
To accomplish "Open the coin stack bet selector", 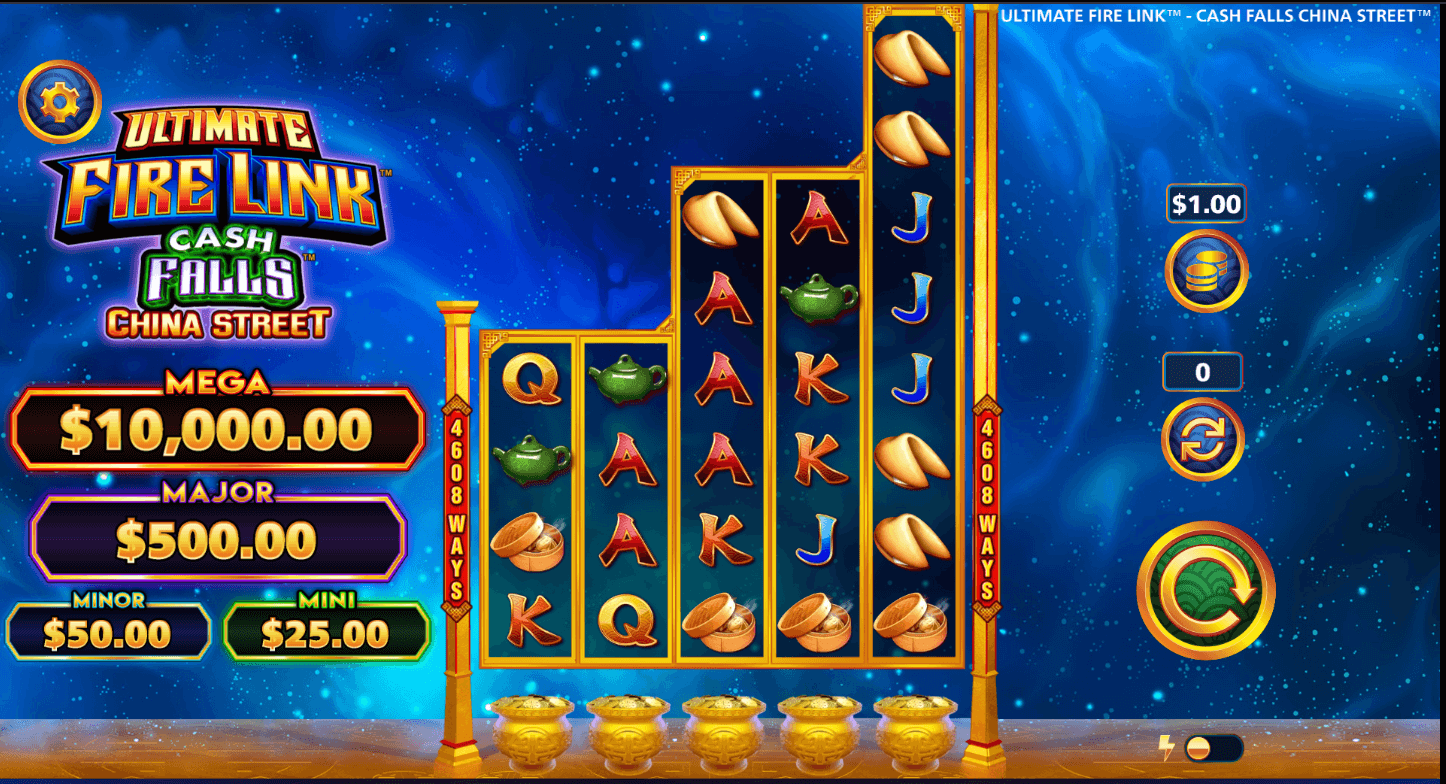I will tap(1206, 271).
